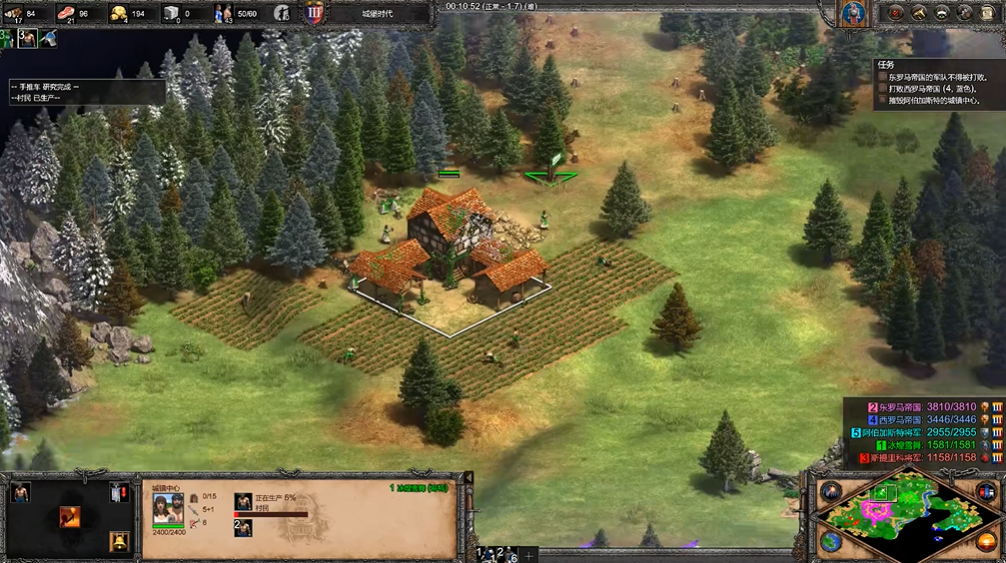
Task: Select the town center portrait
Action: 167,508
